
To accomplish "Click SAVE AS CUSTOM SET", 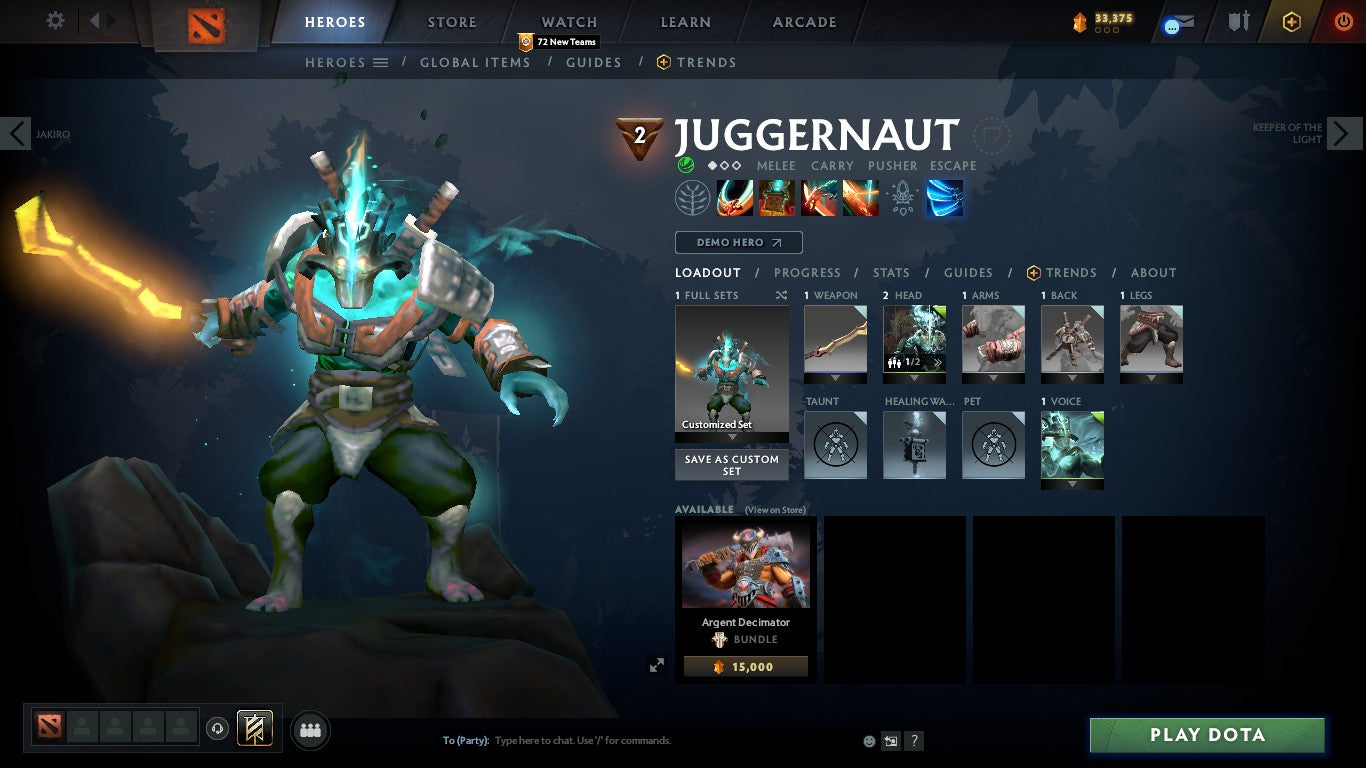I will tap(731, 464).
